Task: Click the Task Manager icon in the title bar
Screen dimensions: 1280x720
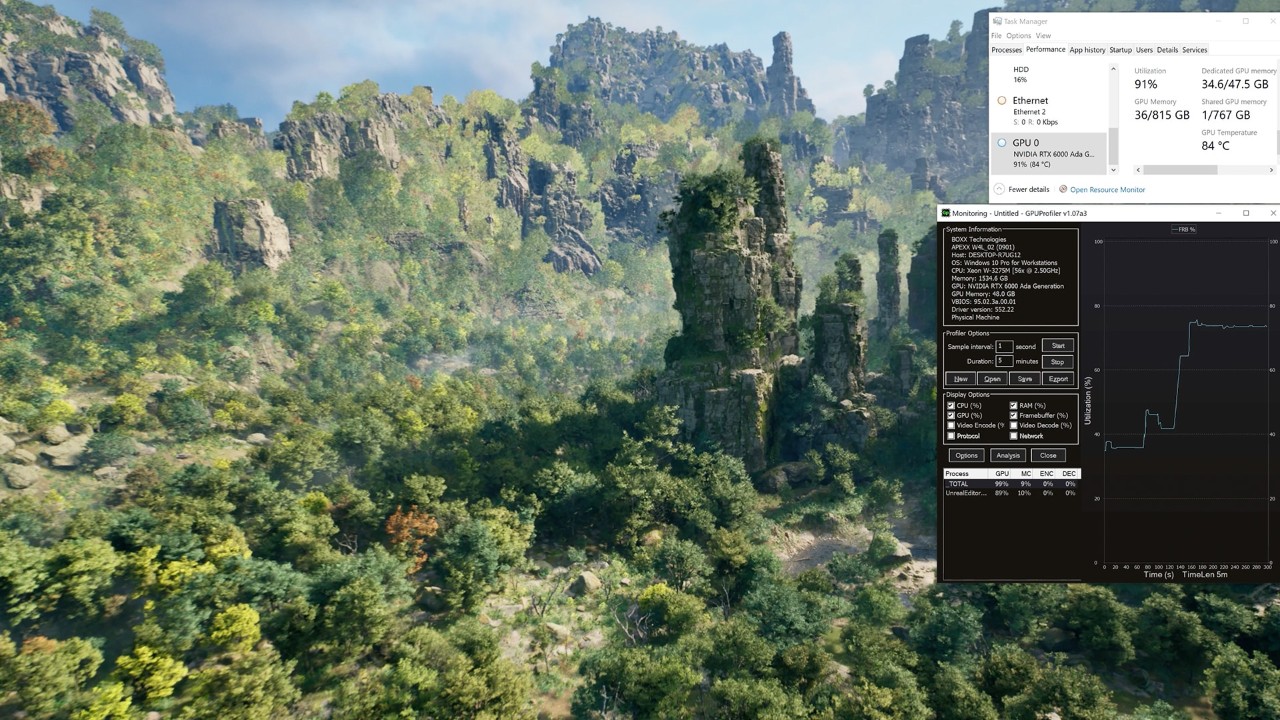Action: pyautogui.click(x=996, y=20)
